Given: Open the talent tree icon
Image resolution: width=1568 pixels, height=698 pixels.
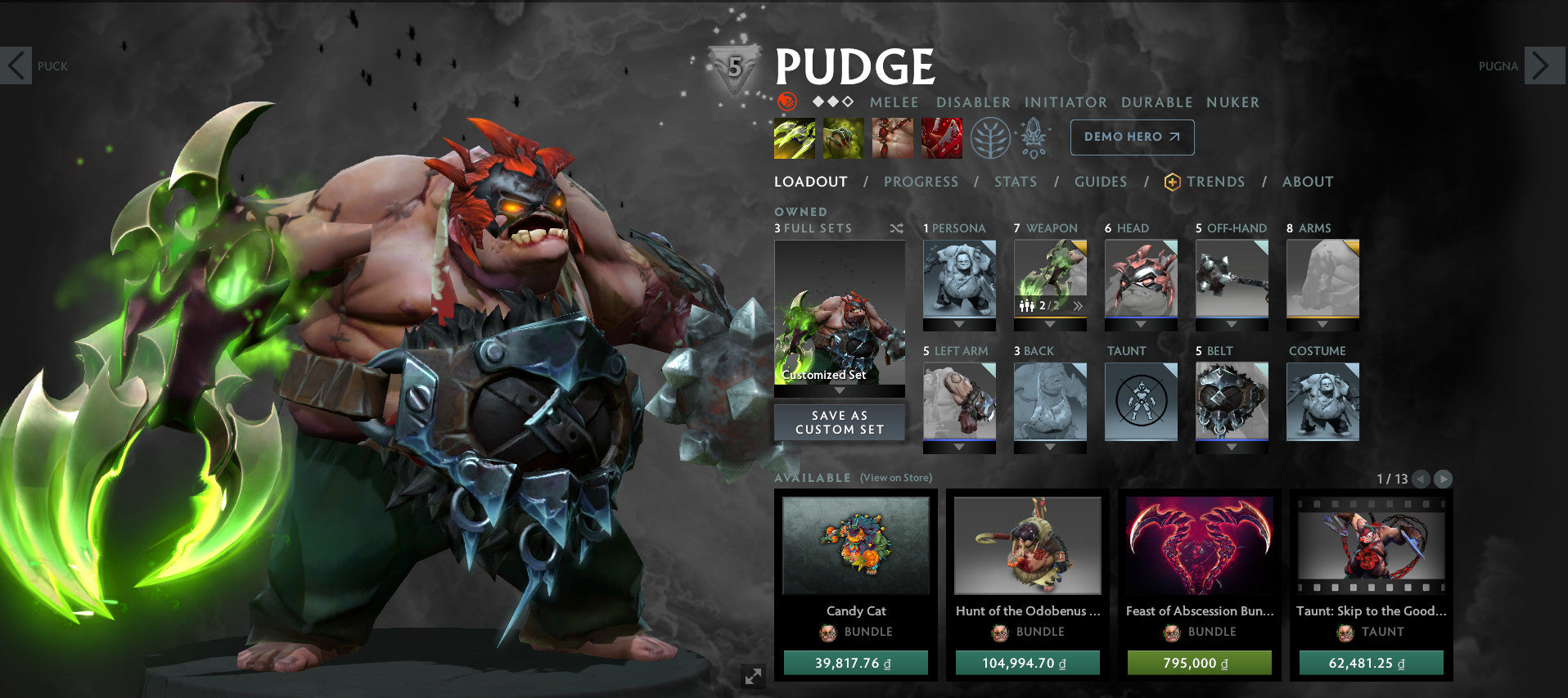Looking at the screenshot, I should (992, 137).
